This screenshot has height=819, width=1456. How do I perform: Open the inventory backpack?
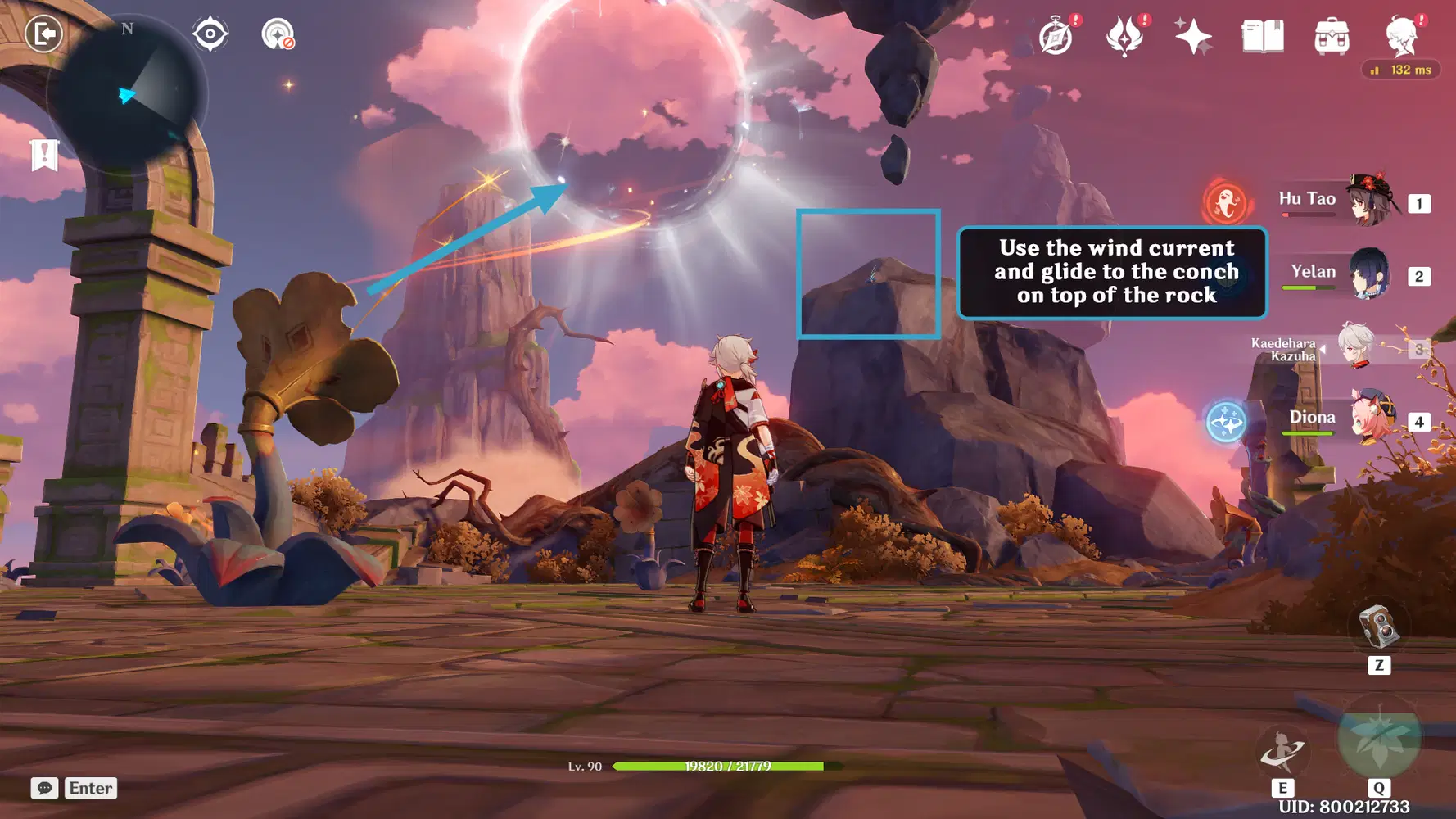(1332, 37)
